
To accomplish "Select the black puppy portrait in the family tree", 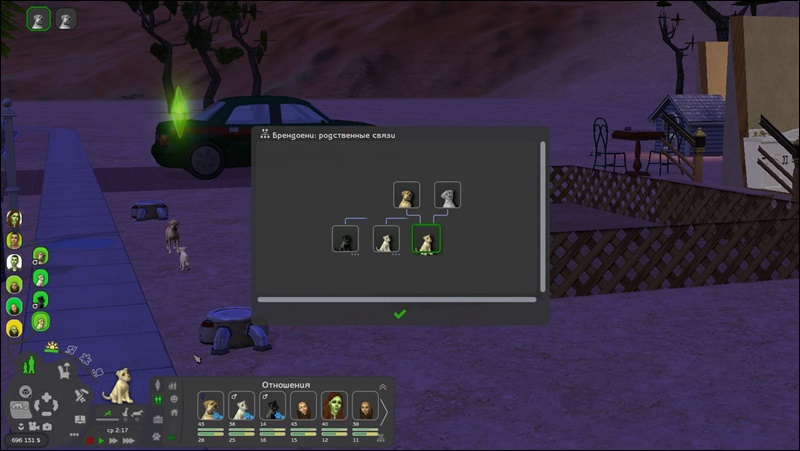I will pyautogui.click(x=345, y=239).
